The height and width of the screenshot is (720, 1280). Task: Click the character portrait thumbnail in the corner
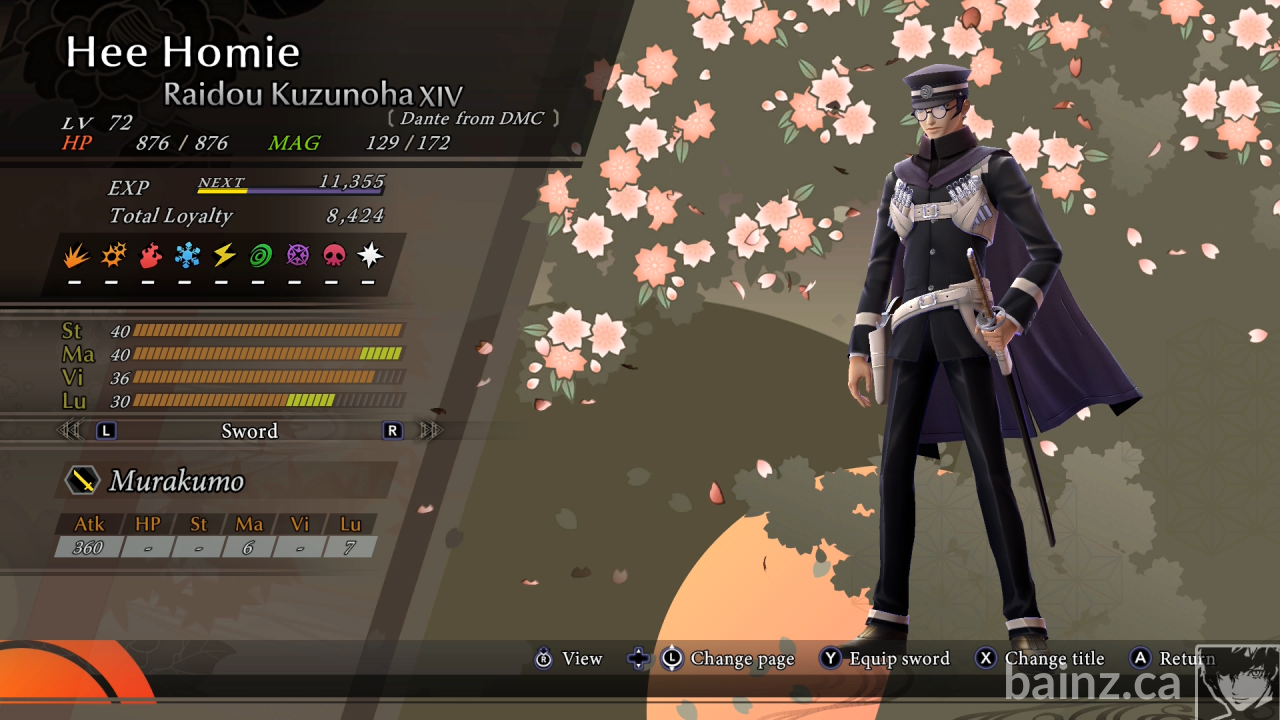1238,682
